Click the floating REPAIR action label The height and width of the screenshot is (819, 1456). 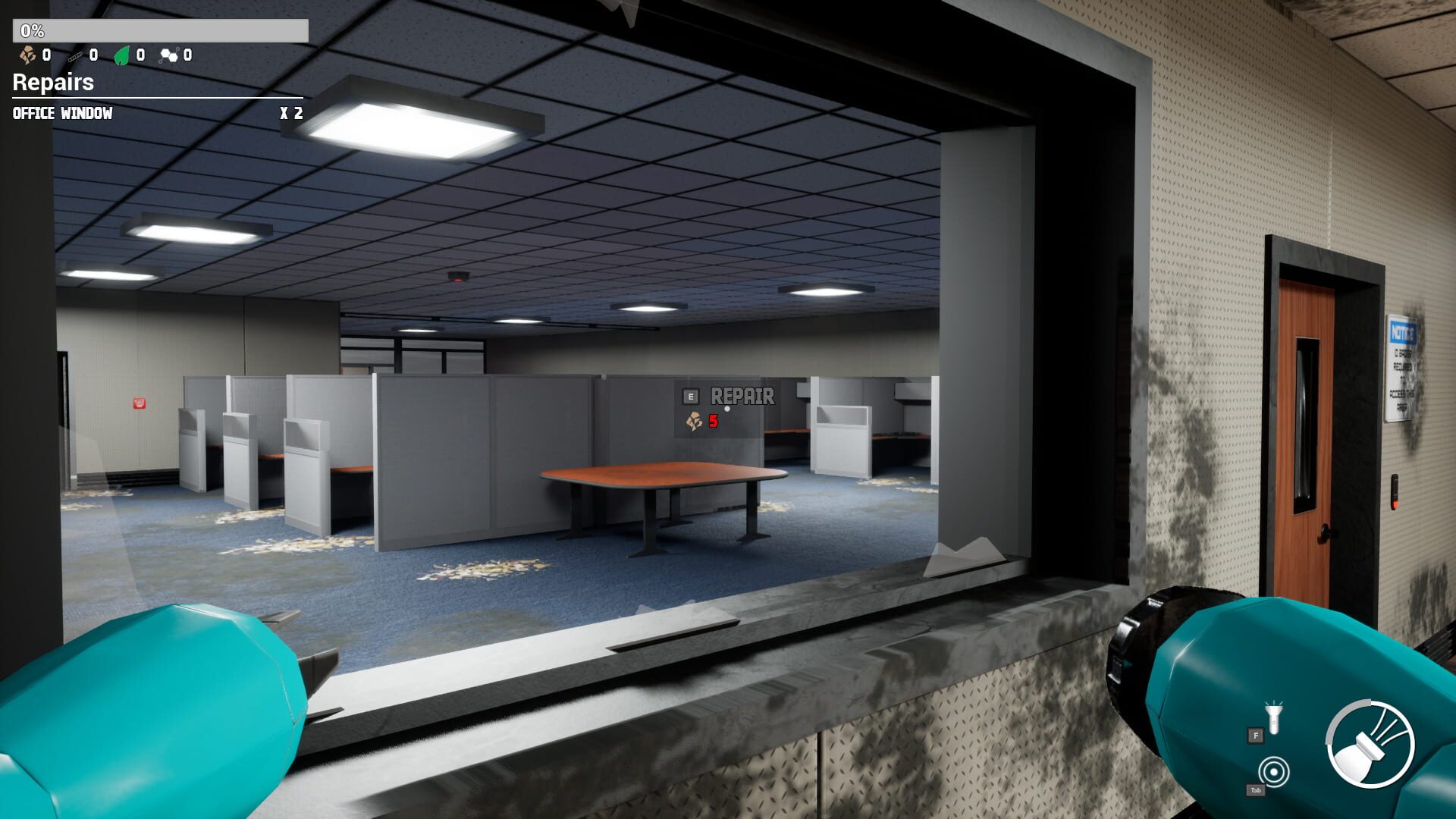[742, 395]
